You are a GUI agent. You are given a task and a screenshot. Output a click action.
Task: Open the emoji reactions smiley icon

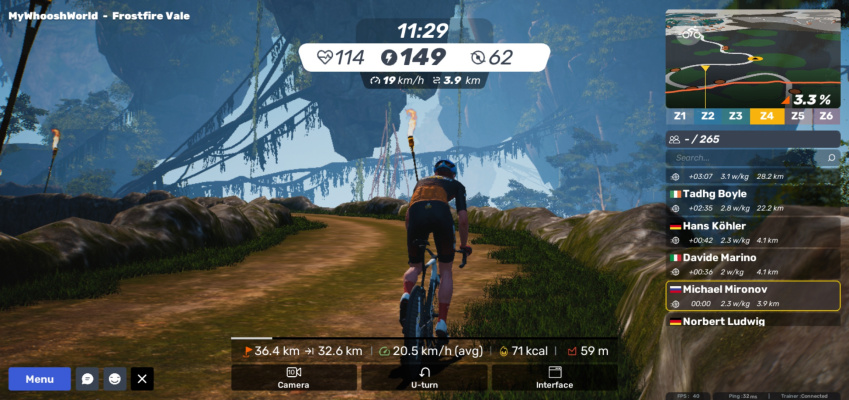[x=115, y=379]
